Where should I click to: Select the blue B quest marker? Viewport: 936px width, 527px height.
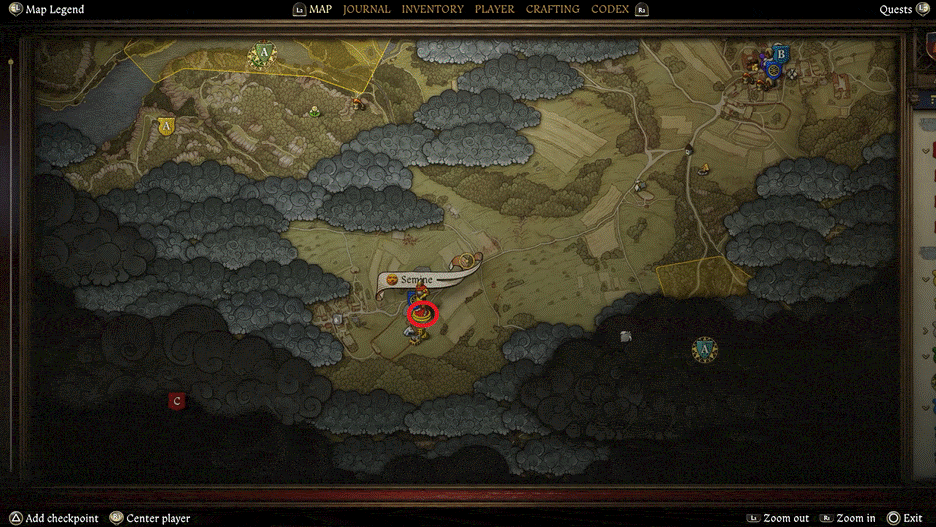782,53
